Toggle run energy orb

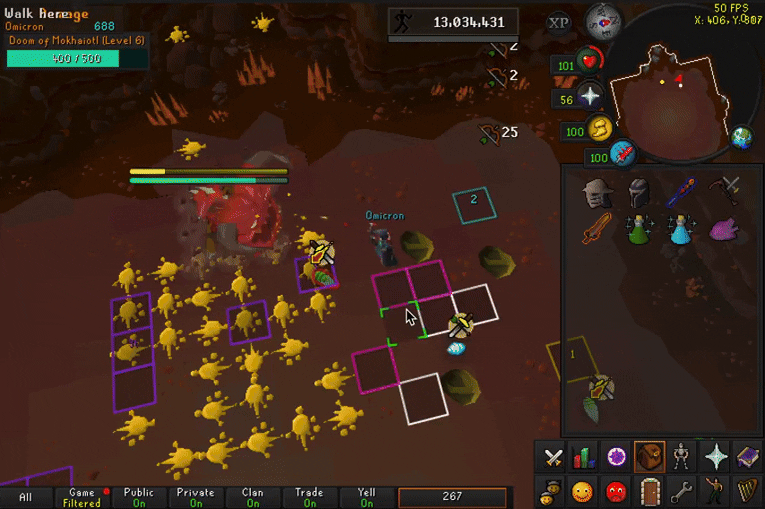coord(600,129)
